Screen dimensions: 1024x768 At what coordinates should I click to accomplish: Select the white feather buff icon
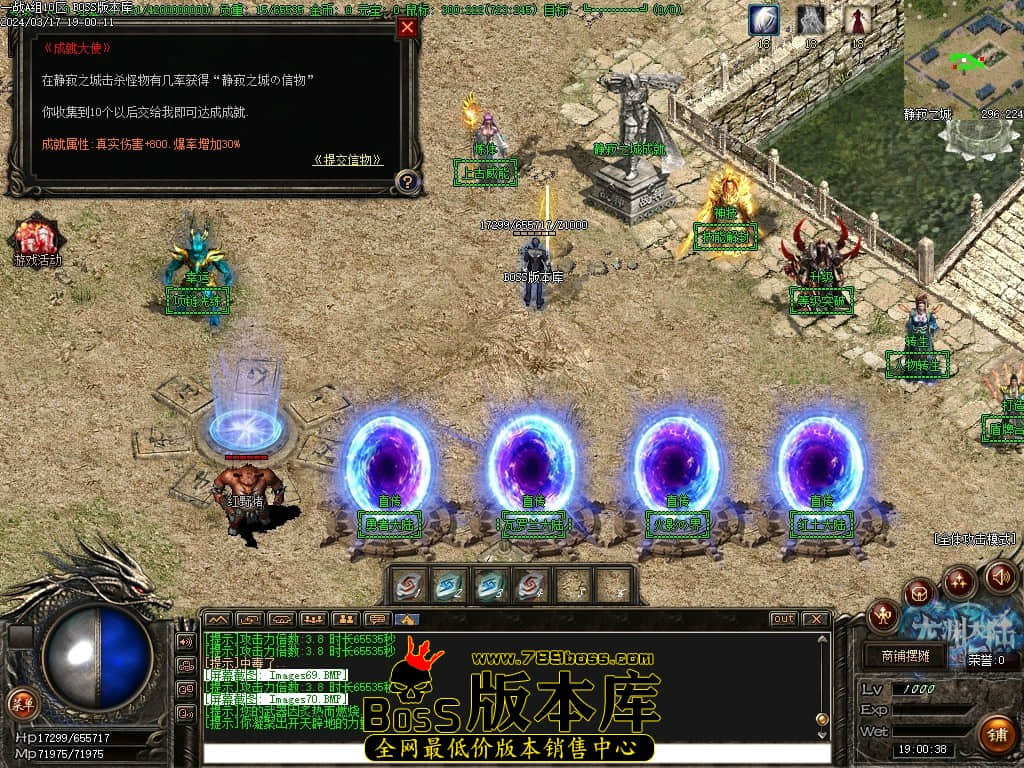click(764, 21)
